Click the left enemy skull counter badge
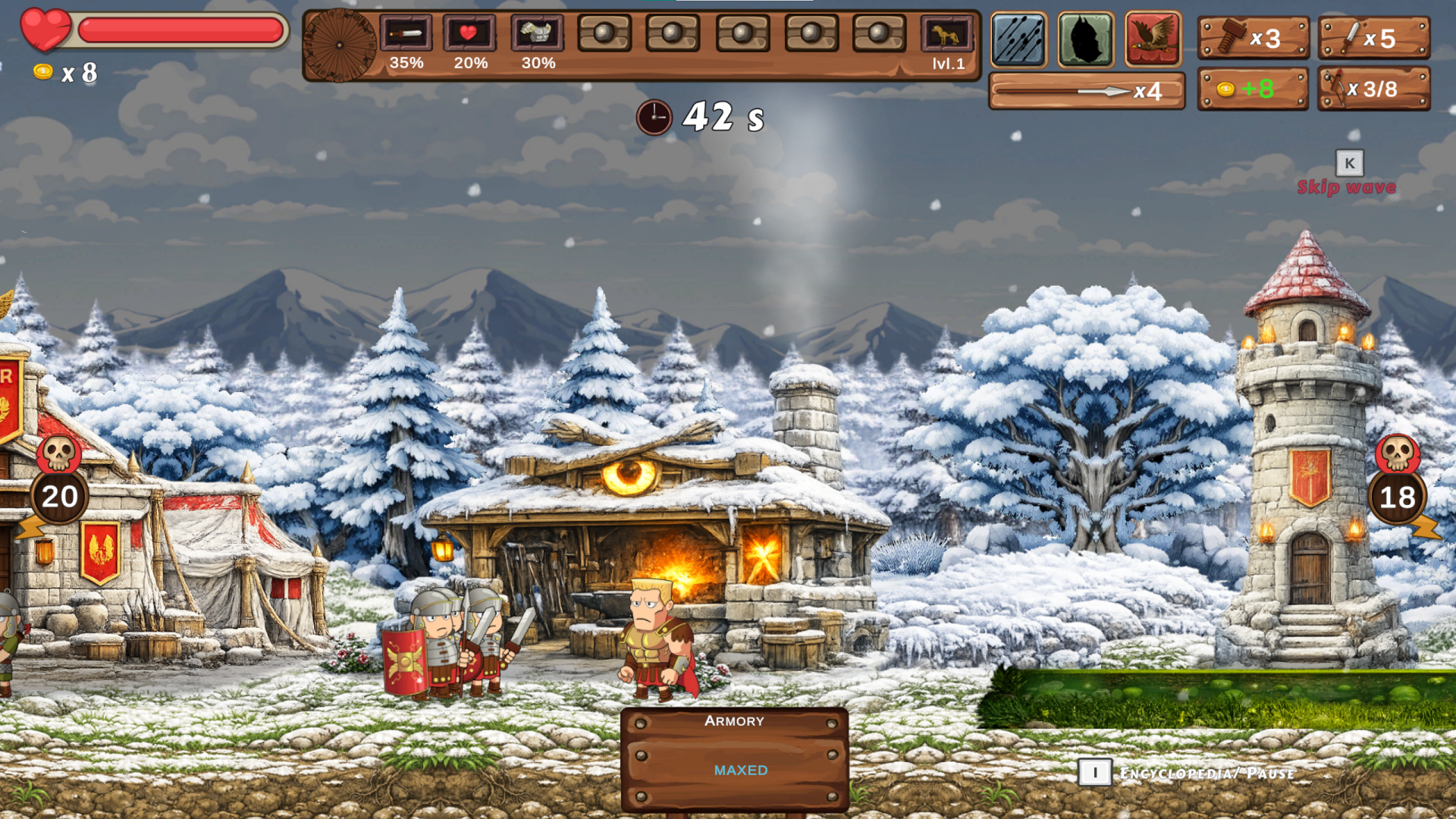The image size is (1456, 819). [59, 484]
